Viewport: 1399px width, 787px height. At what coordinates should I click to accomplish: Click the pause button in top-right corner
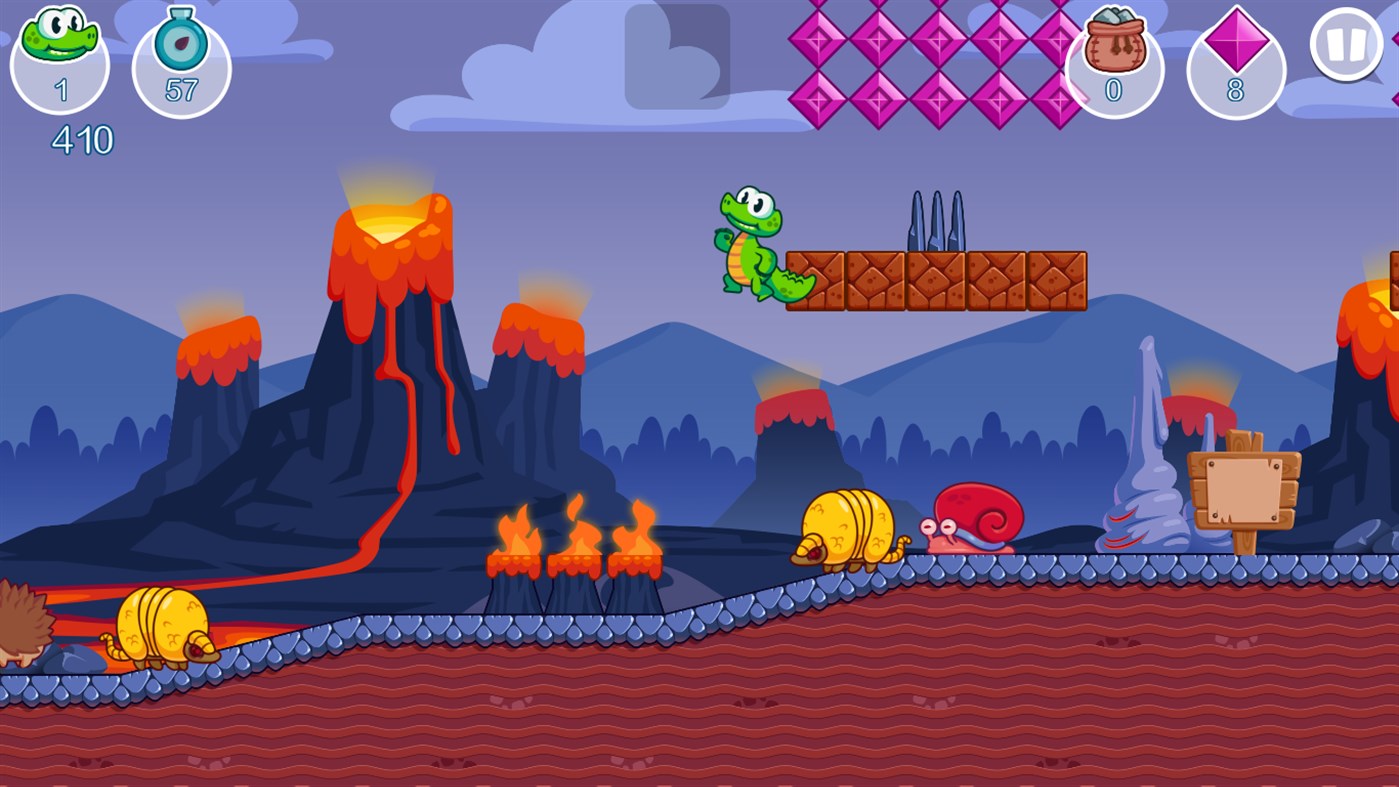1345,45
